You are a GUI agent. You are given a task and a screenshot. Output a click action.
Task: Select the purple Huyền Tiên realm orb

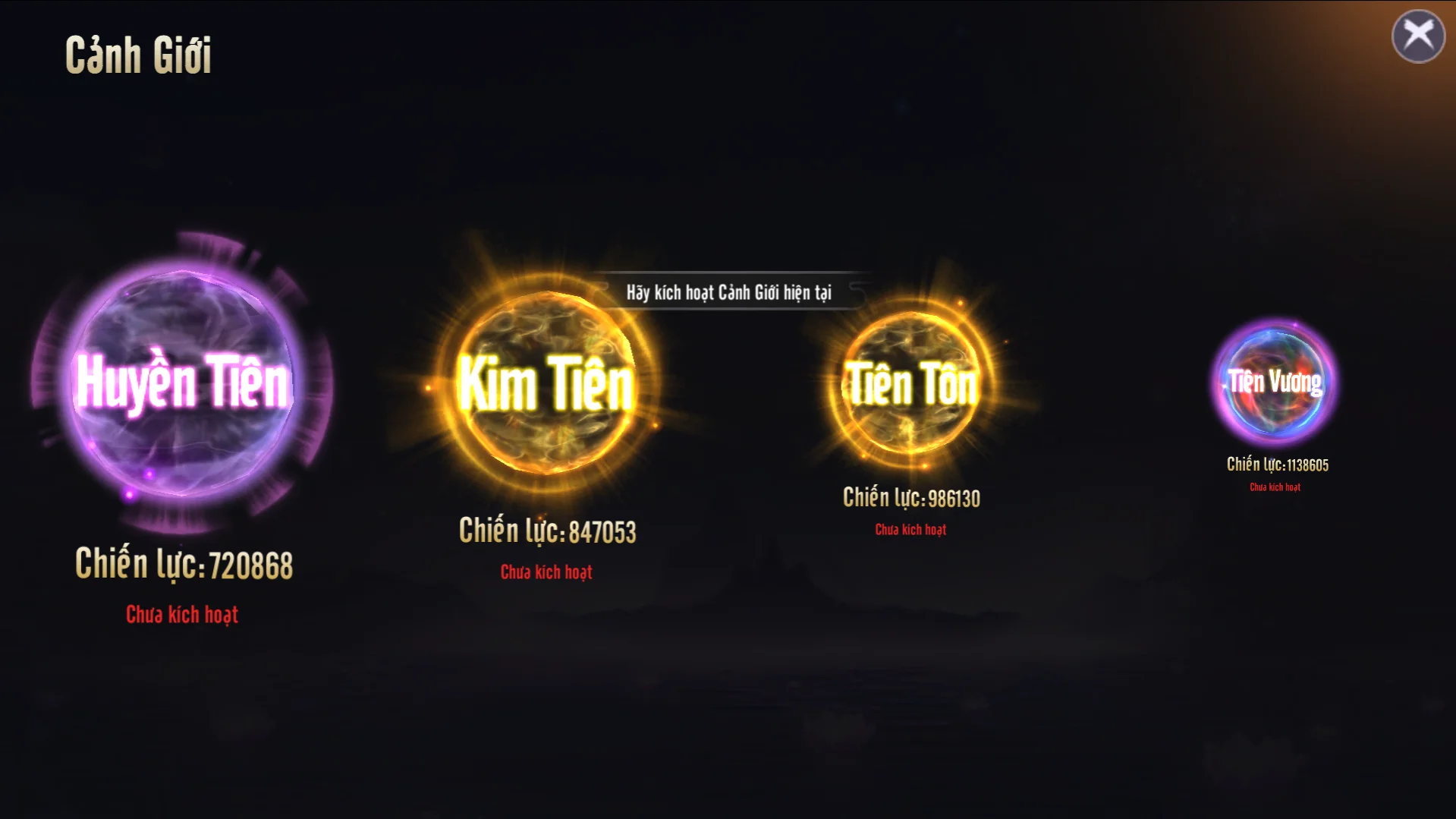point(182,383)
